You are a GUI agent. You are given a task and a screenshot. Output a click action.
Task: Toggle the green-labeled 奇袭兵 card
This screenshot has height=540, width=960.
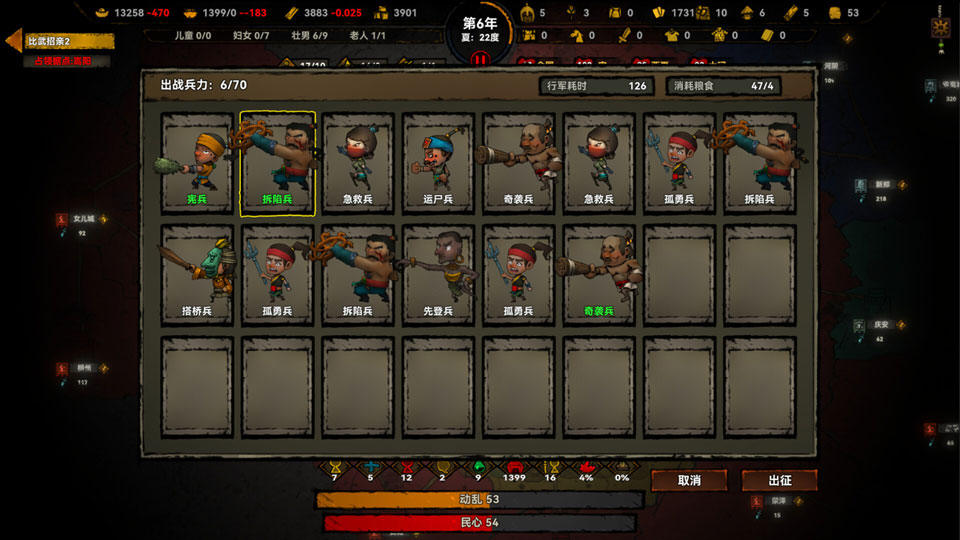599,275
